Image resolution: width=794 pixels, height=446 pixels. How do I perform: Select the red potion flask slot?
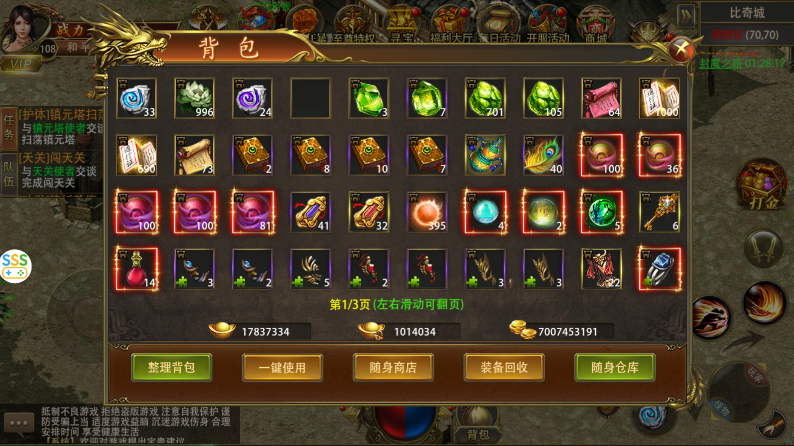(x=136, y=269)
